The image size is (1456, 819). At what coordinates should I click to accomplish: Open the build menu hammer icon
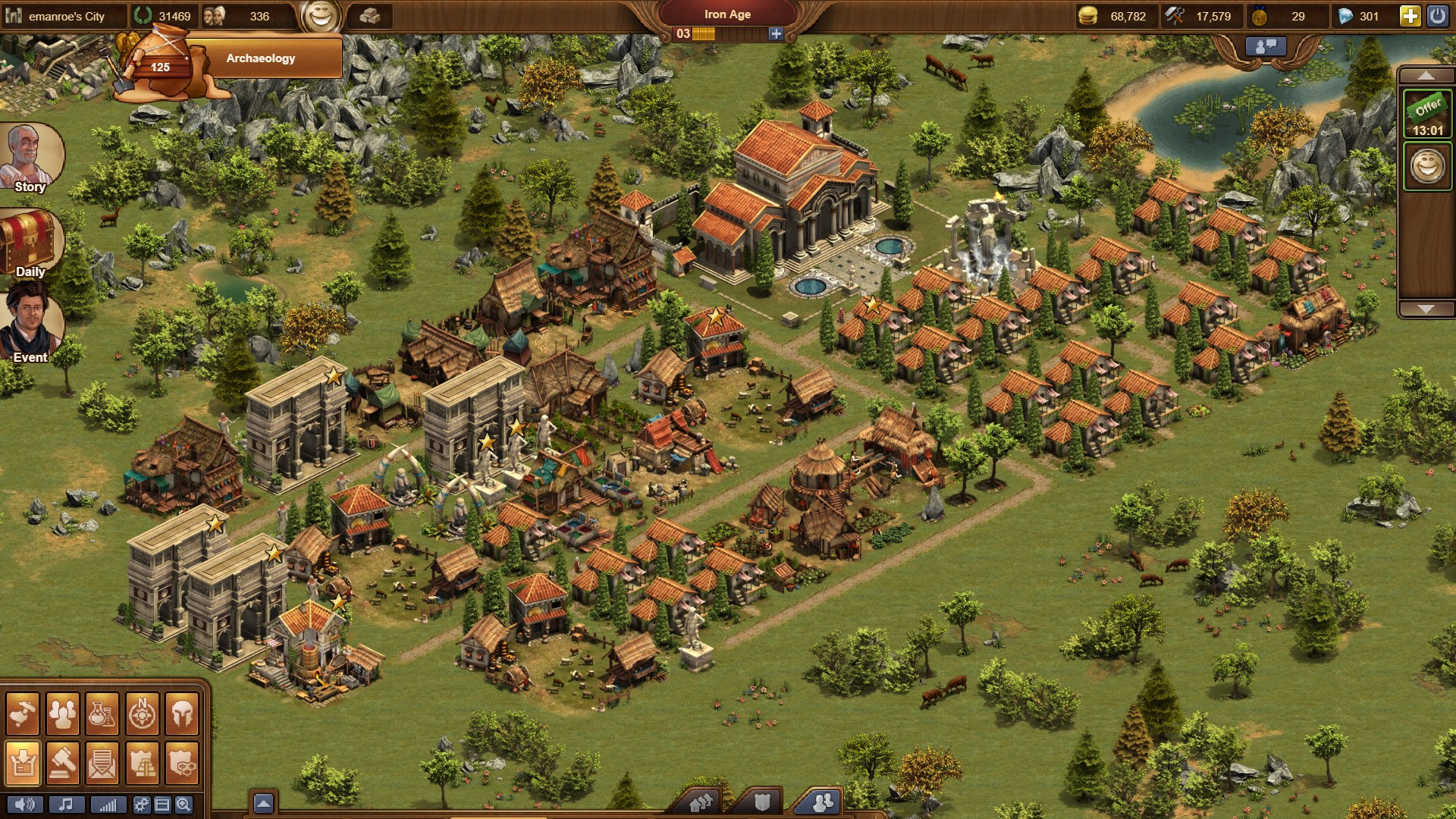pyautogui.click(x=23, y=714)
